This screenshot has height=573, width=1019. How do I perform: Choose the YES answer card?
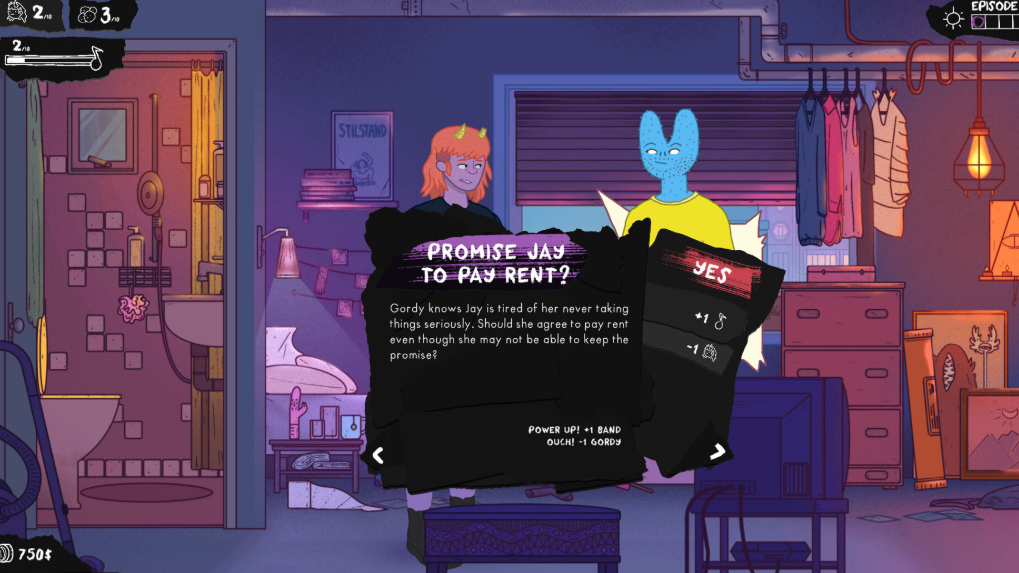tap(711, 272)
